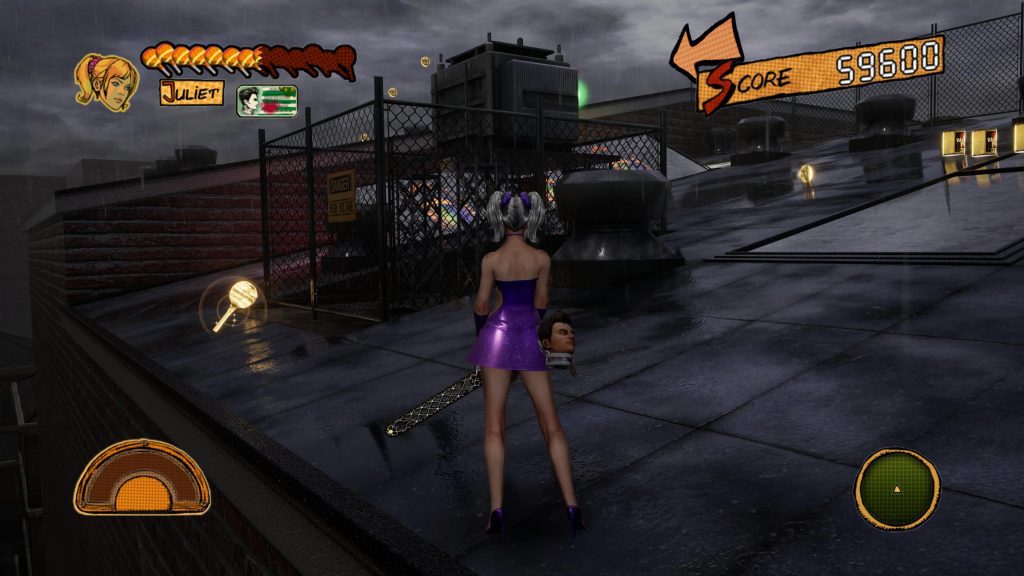Open the round green radar minimap
This screenshot has width=1024, height=576.
[897, 489]
